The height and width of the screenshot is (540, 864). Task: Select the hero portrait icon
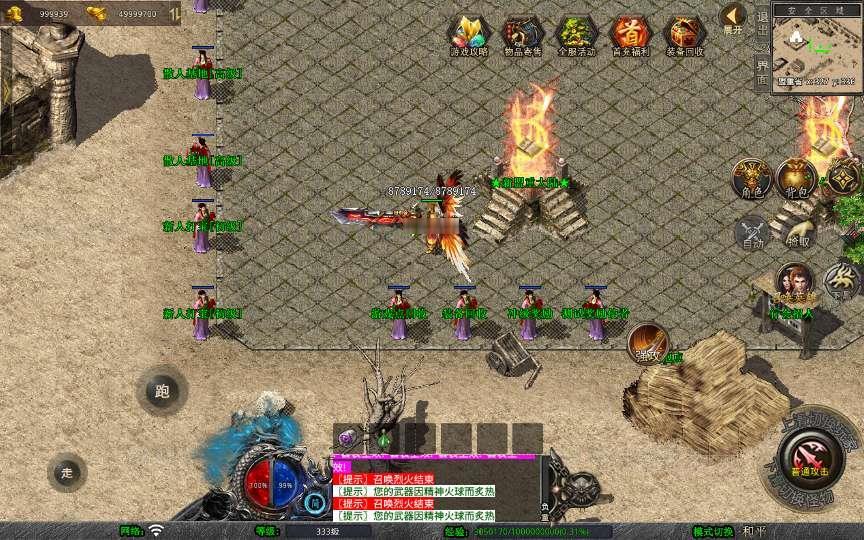[x=795, y=283]
